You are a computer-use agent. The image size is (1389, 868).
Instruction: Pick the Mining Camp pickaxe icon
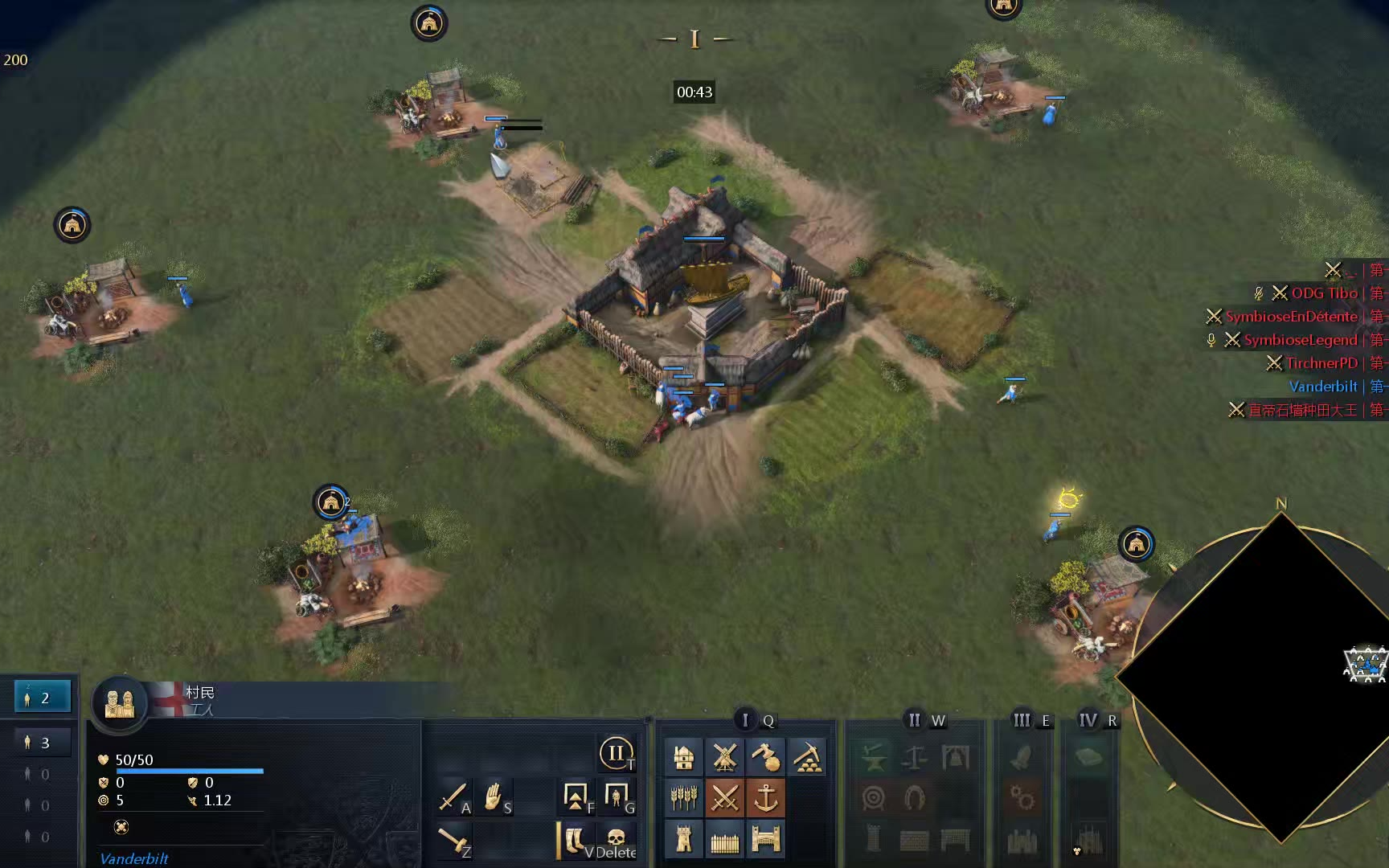coord(807,758)
